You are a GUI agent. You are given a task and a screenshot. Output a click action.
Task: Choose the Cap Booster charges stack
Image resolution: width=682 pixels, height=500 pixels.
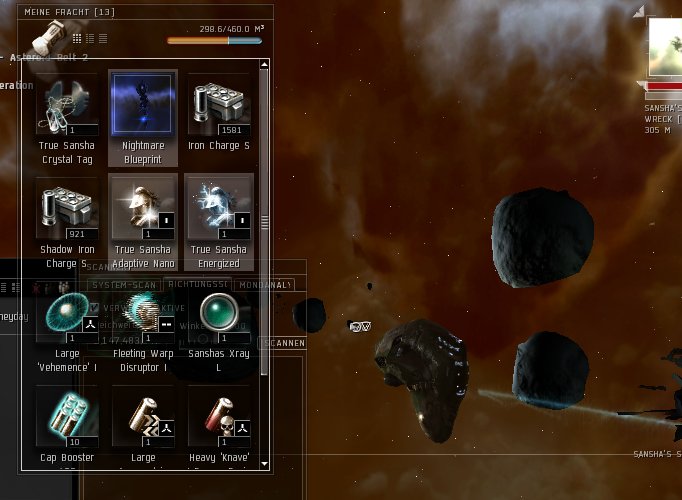click(x=67, y=420)
